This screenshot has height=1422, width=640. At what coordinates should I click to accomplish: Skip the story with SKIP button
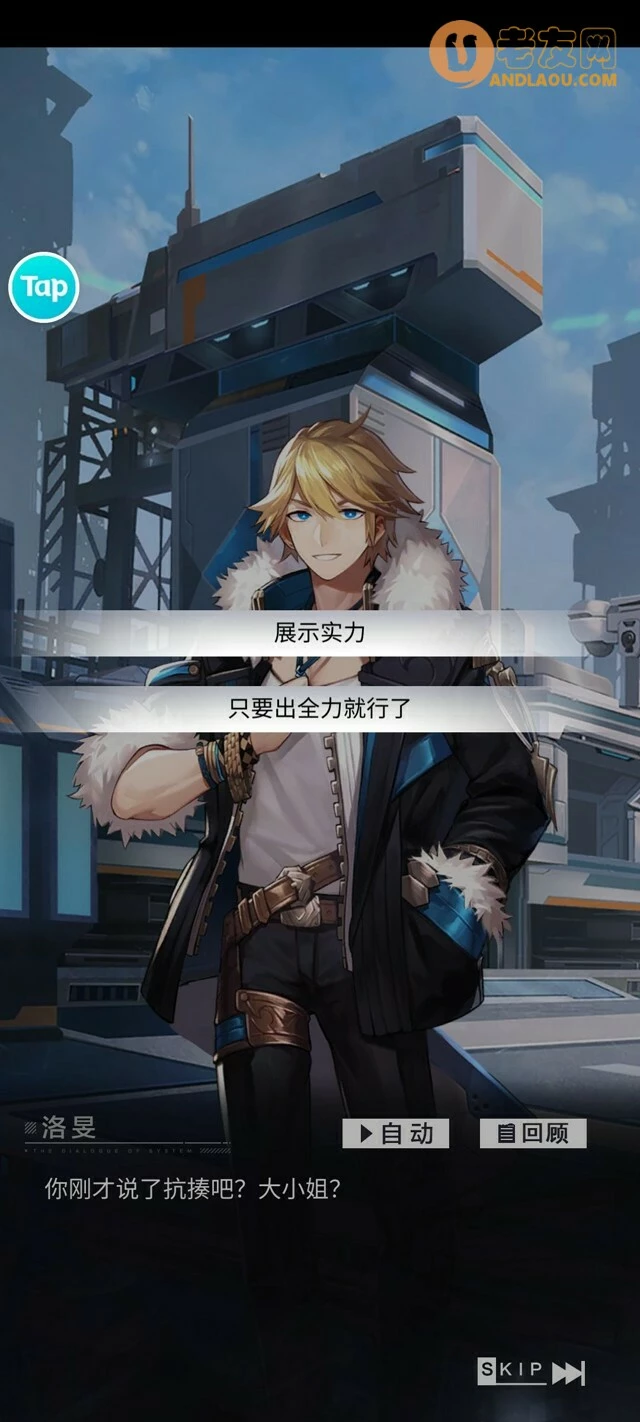pyautogui.click(x=531, y=1371)
